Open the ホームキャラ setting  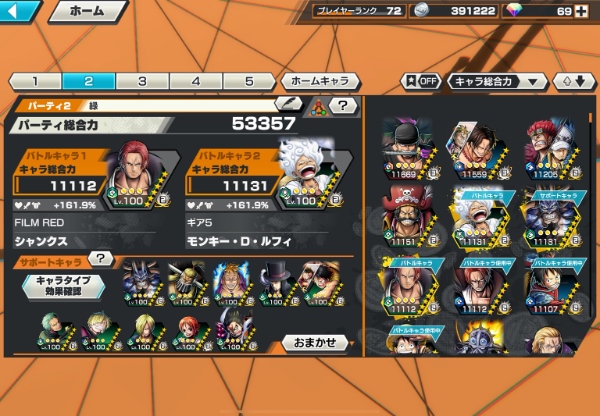point(320,81)
